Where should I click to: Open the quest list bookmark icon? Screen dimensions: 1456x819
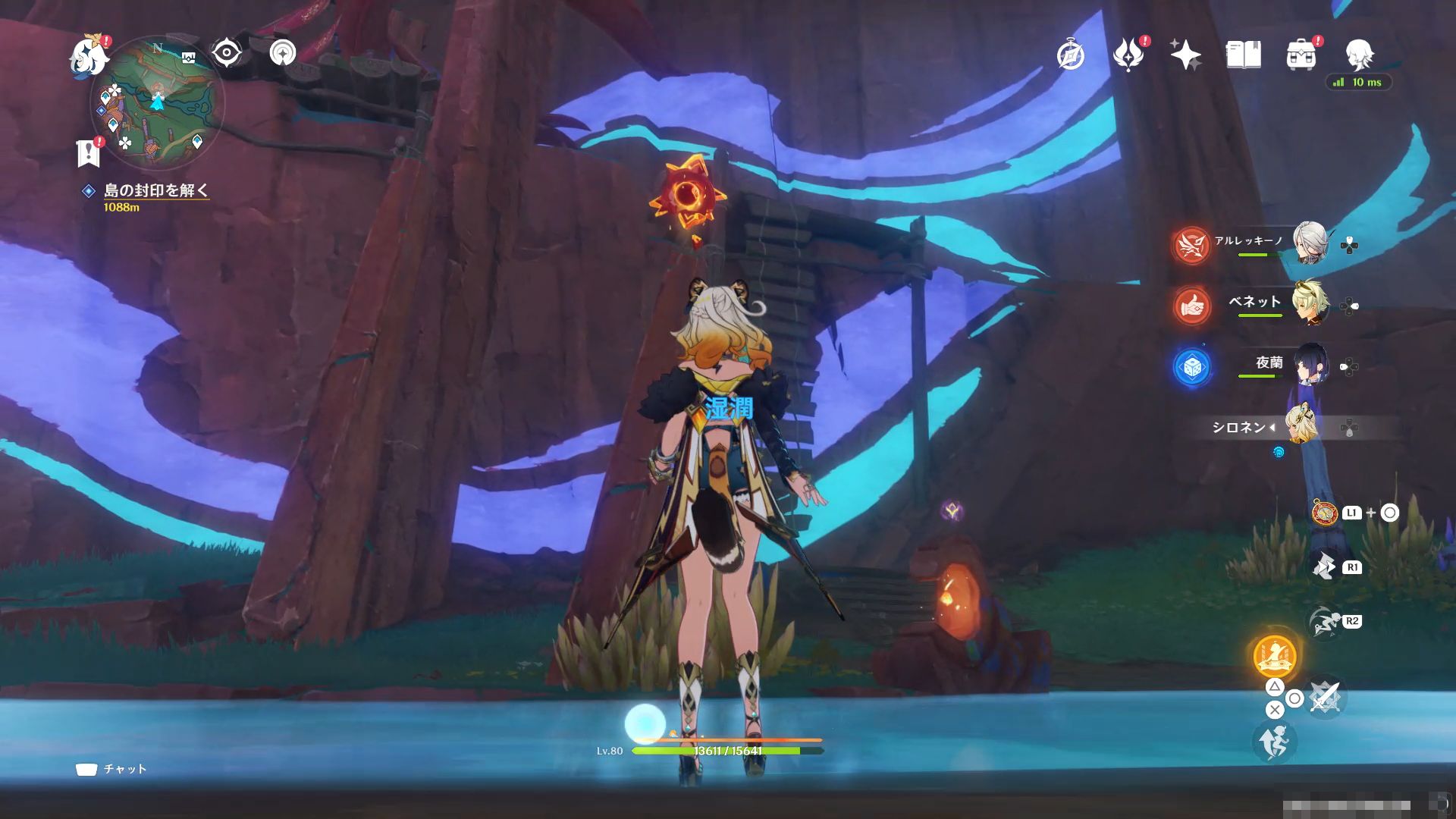(89, 152)
